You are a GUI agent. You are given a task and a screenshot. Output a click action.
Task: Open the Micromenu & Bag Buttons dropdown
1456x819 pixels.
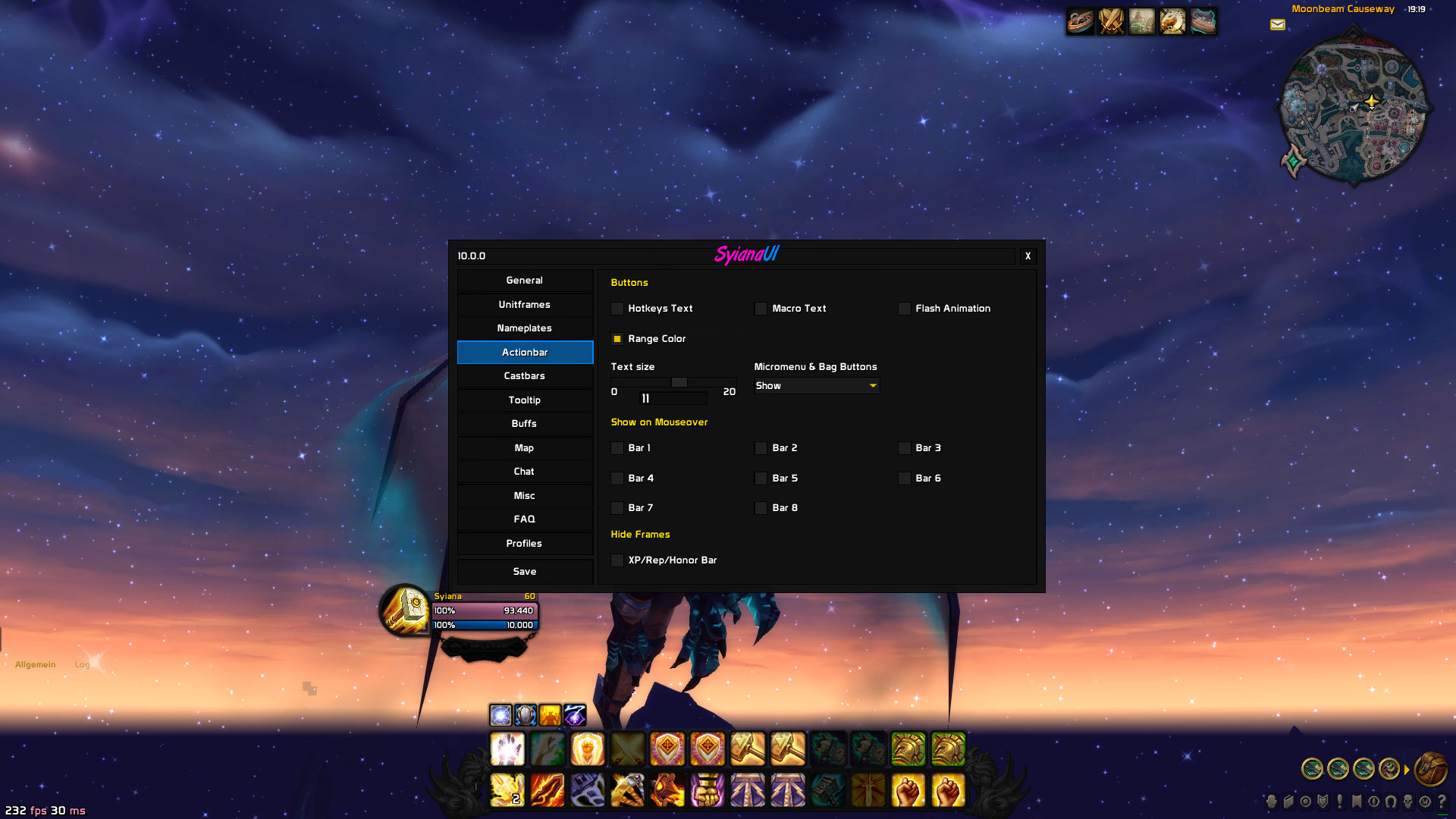click(817, 386)
